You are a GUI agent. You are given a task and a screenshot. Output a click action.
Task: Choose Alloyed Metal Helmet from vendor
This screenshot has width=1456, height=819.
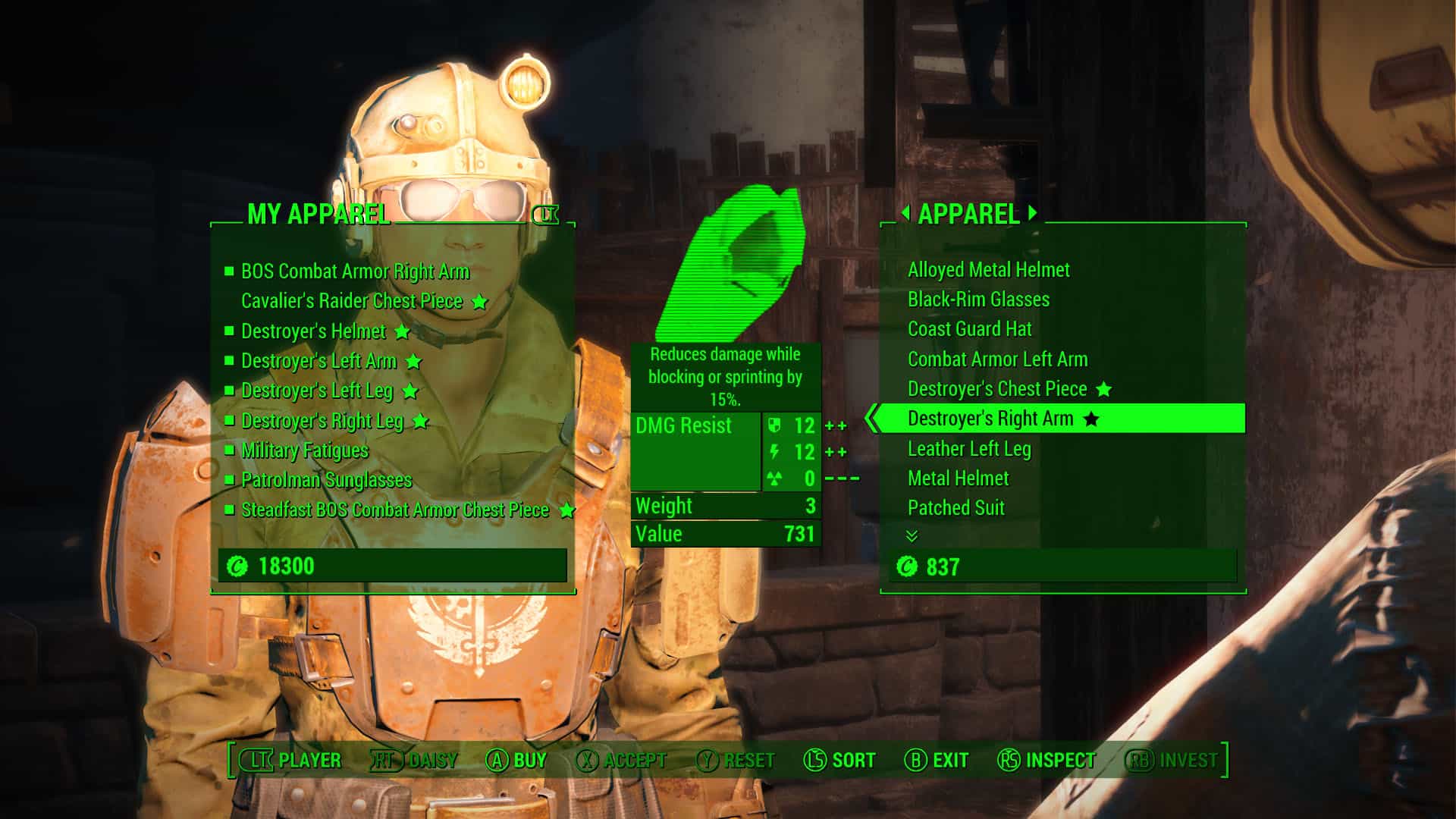[988, 270]
